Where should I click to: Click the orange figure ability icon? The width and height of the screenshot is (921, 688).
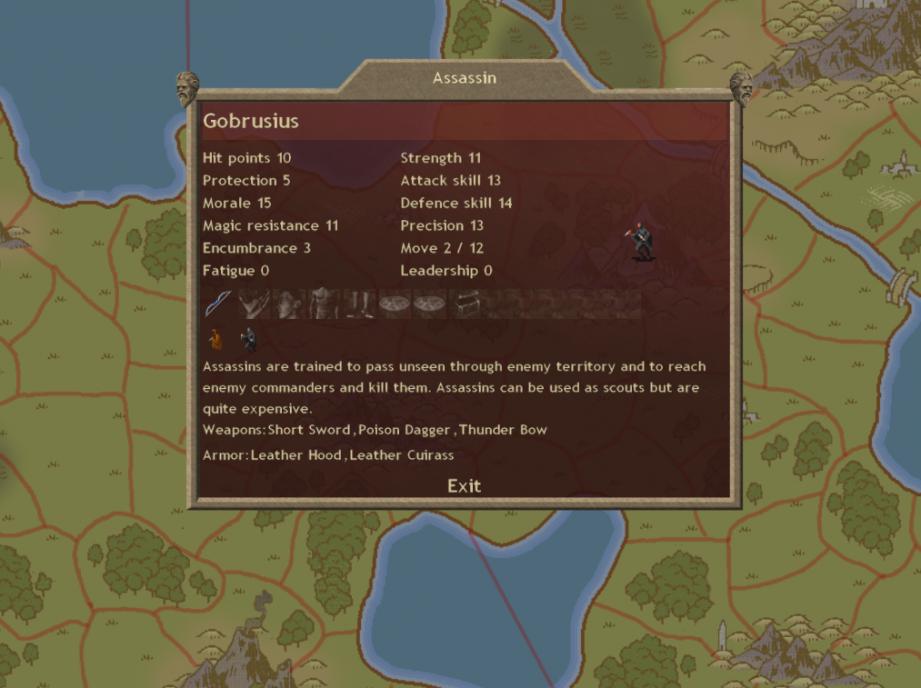coord(214,340)
